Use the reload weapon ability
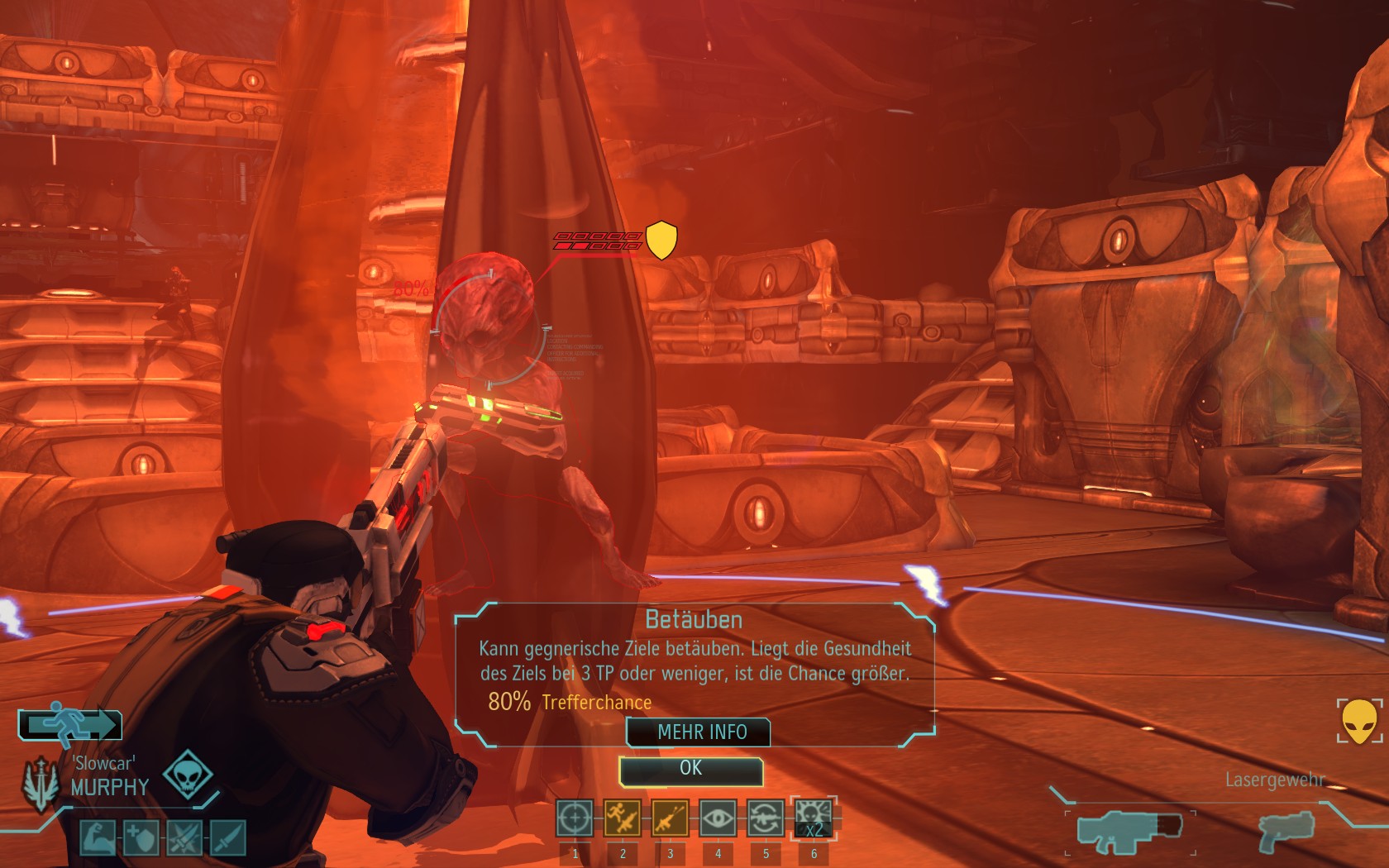This screenshot has height=868, width=1389. click(766, 818)
